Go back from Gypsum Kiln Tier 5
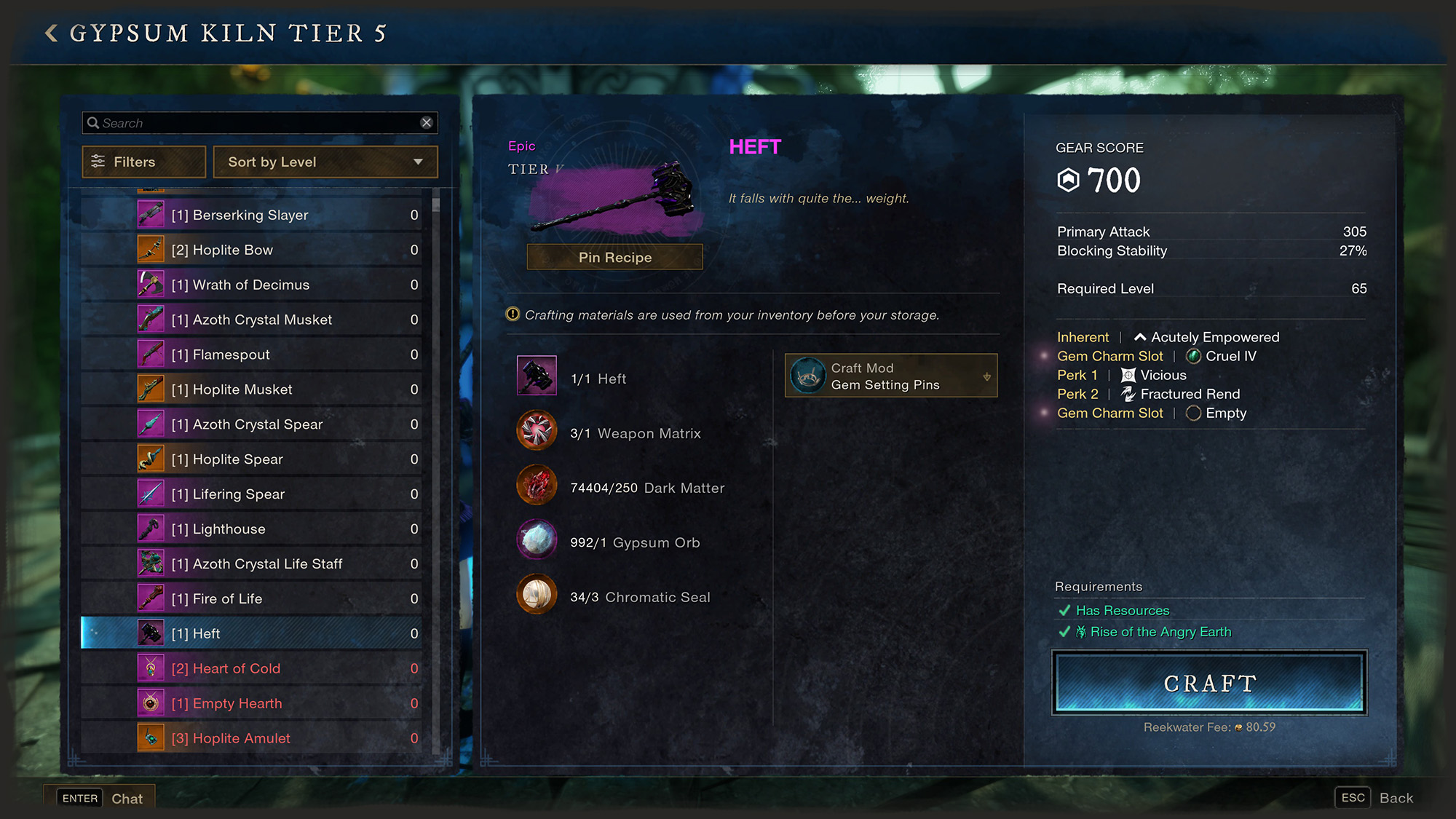1456x819 pixels. click(51, 33)
